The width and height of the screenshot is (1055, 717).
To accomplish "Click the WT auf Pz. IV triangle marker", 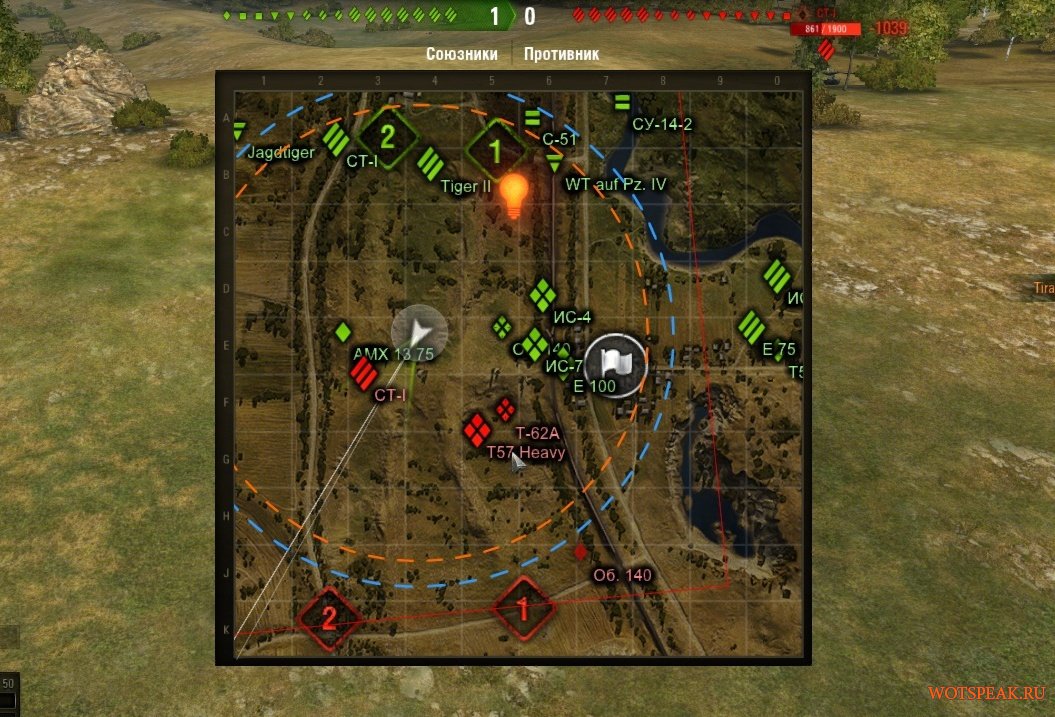I will (x=555, y=163).
